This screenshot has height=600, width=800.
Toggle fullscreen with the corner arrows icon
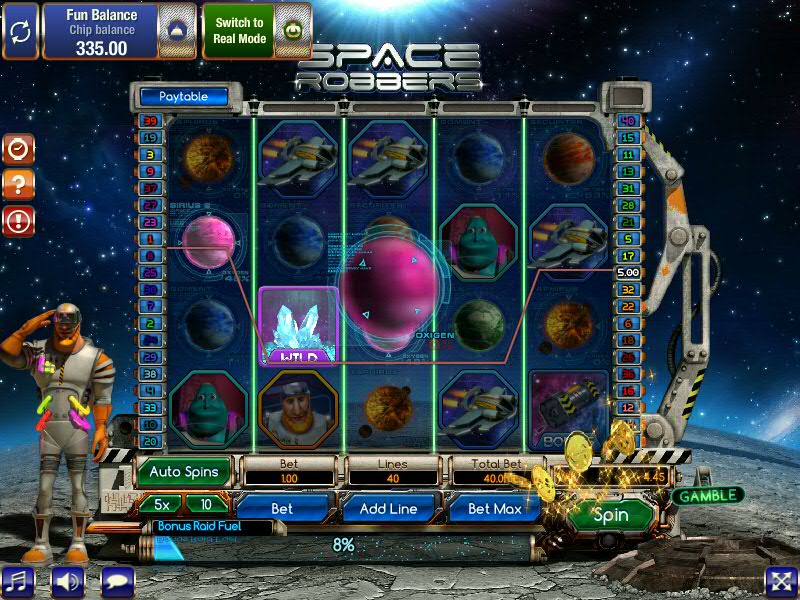pos(781,581)
